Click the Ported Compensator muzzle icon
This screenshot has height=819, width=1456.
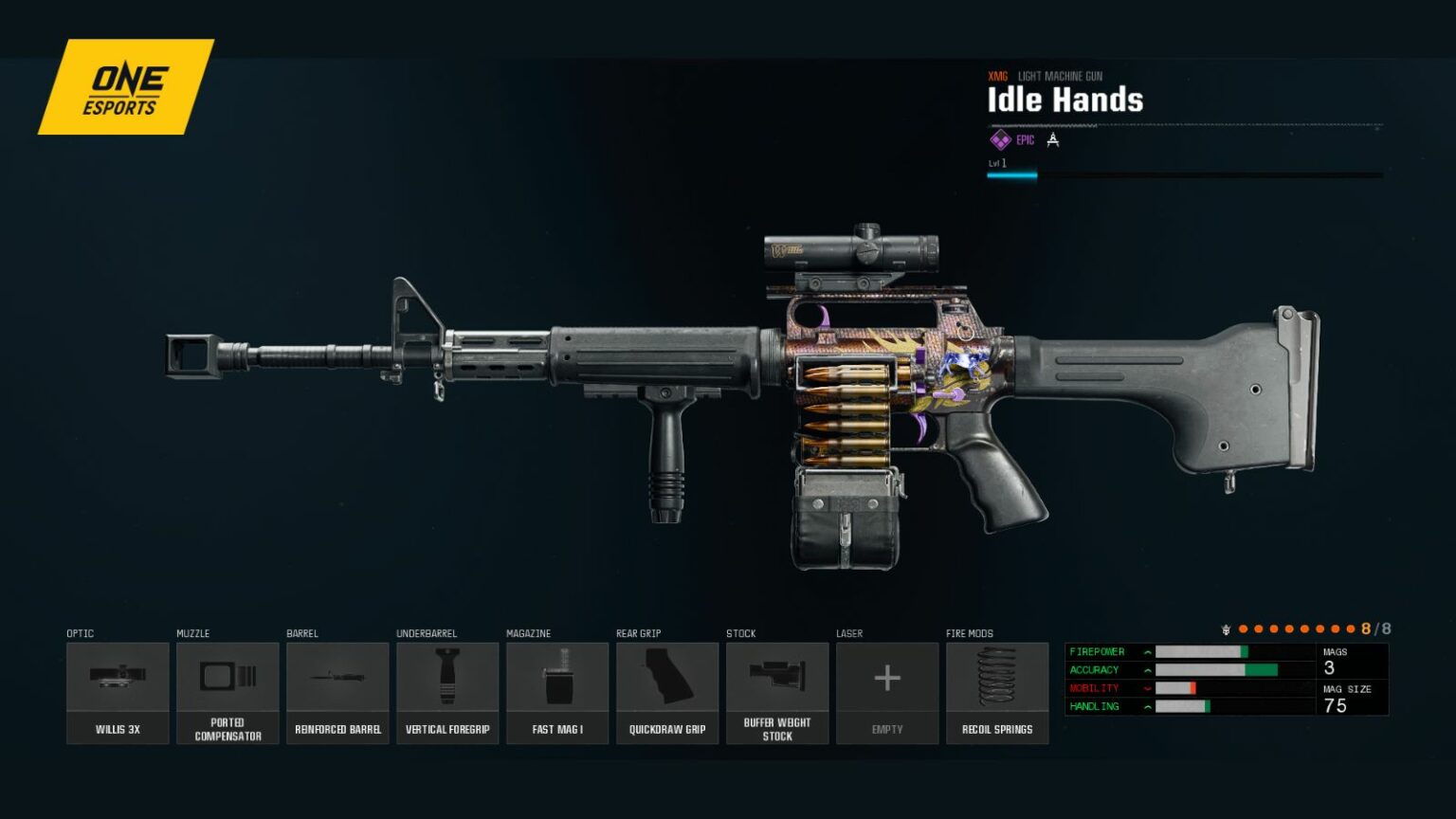point(227,678)
